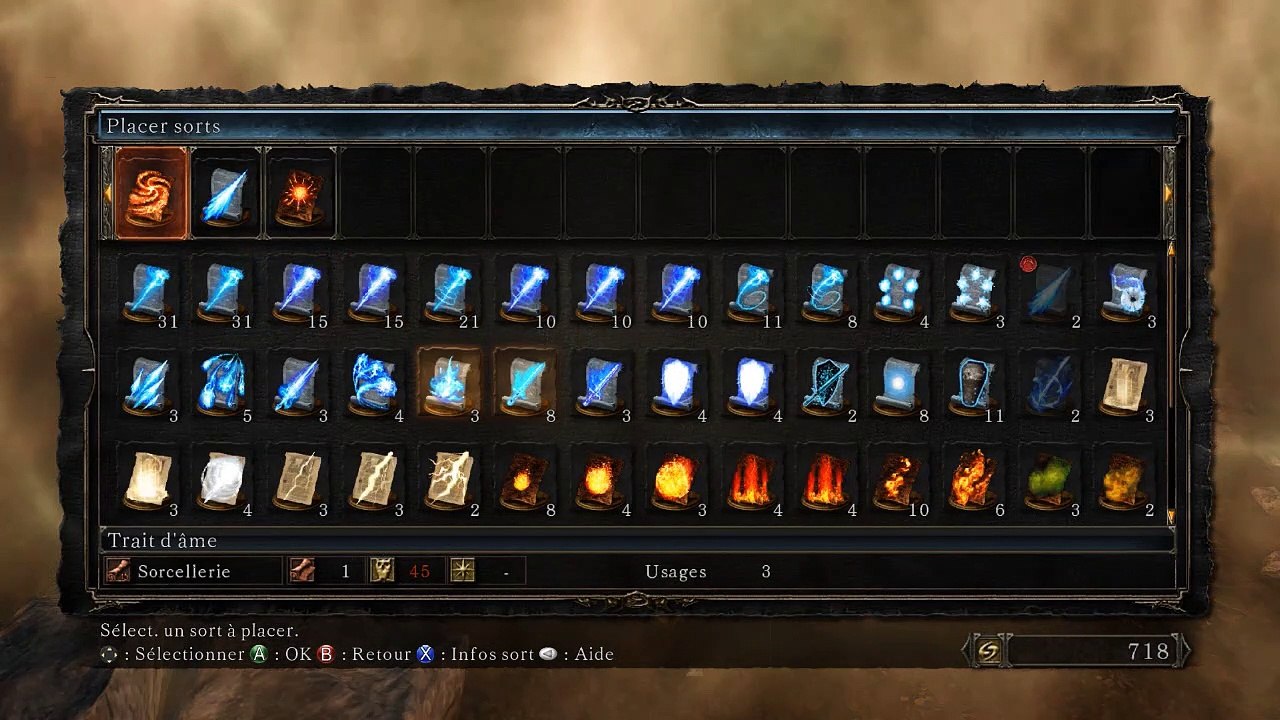Click the right arrow of attunement slots
Image resolution: width=1280 pixels, height=720 pixels.
(x=1168, y=191)
